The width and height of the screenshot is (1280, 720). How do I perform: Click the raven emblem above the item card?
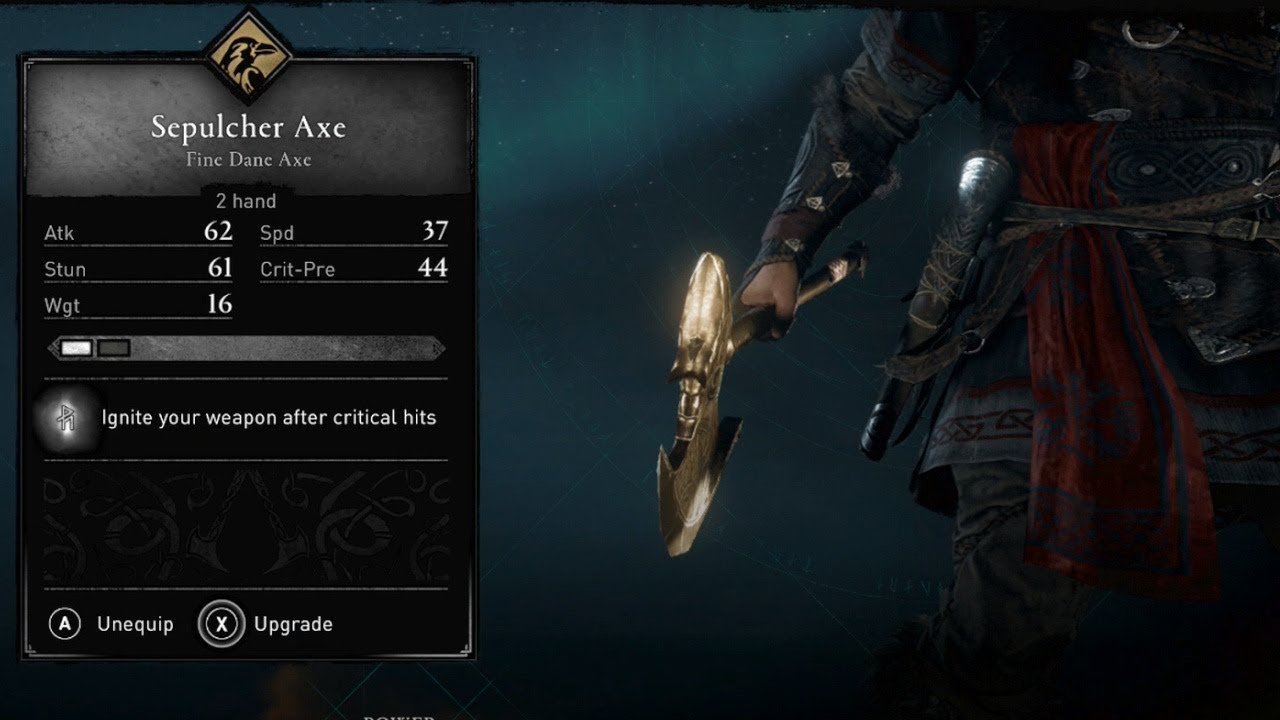pos(247,57)
